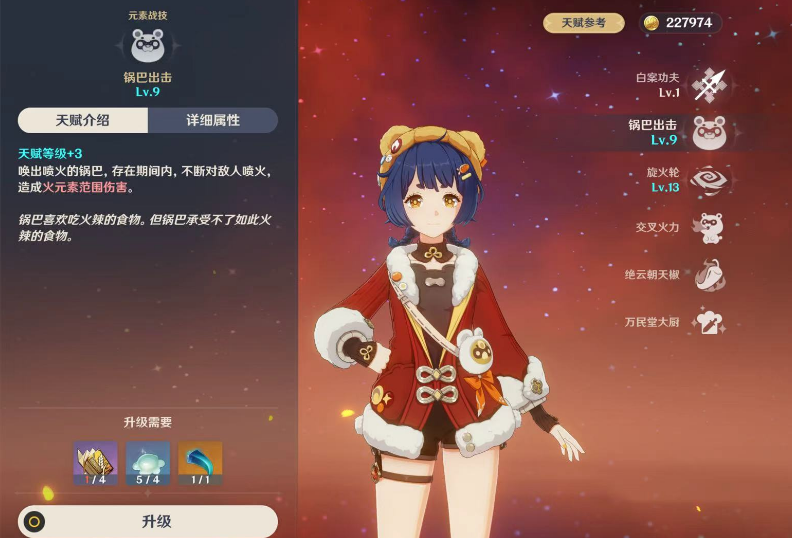View the 绝云朝天椒 passive talent

click(709, 275)
